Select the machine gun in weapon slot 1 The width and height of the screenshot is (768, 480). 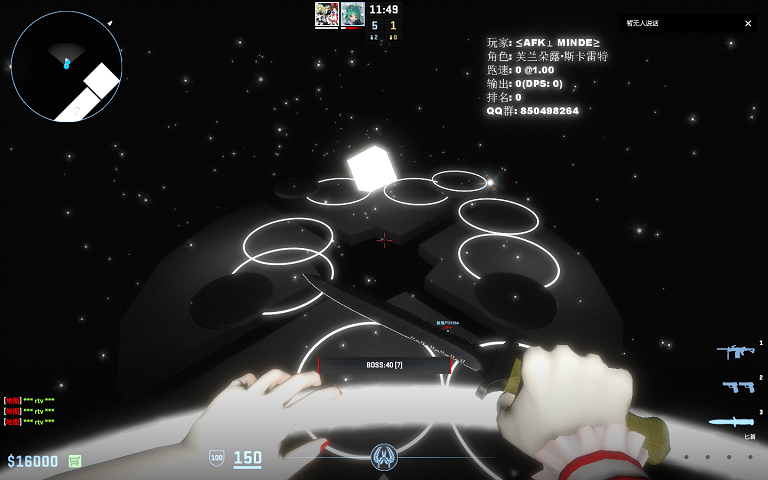[x=735, y=352]
